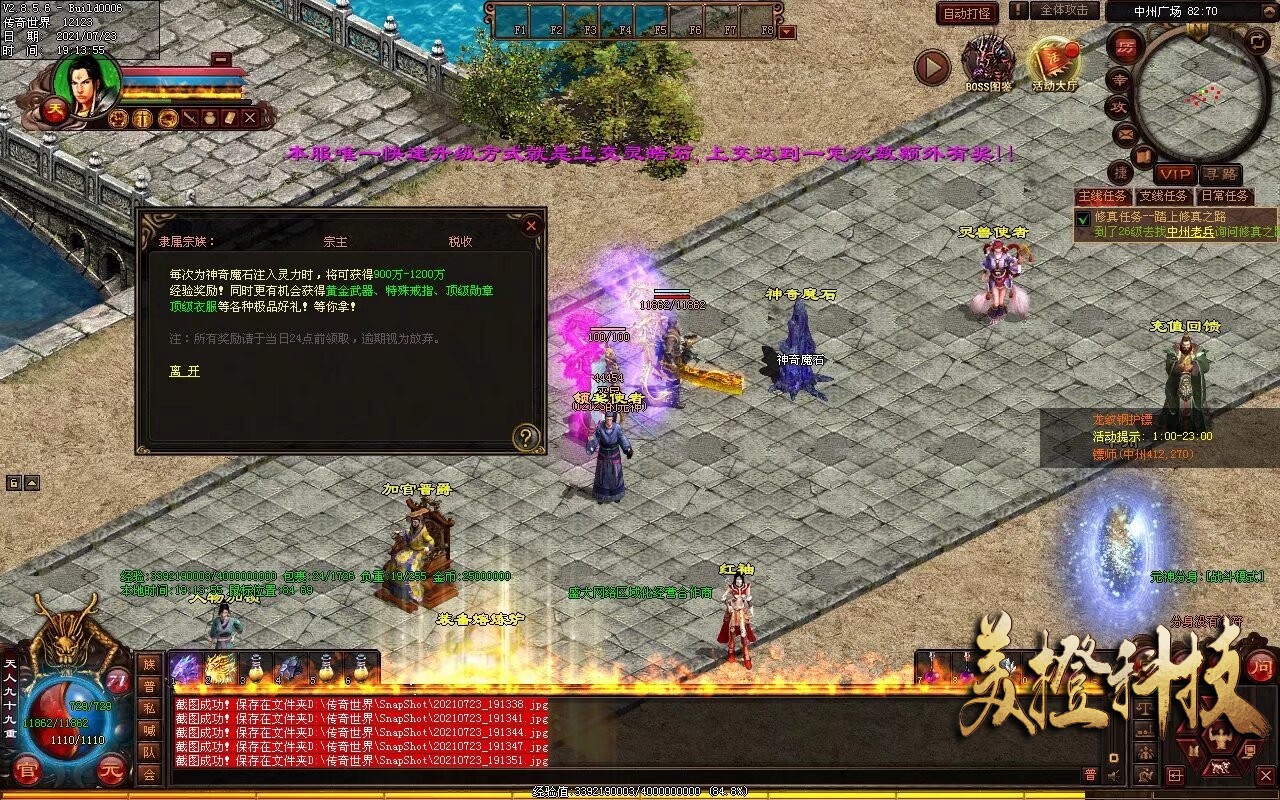The width and height of the screenshot is (1280, 800).
Task: Switch to the 日常任务 quest tab
Action: pyautogui.click(x=1225, y=194)
